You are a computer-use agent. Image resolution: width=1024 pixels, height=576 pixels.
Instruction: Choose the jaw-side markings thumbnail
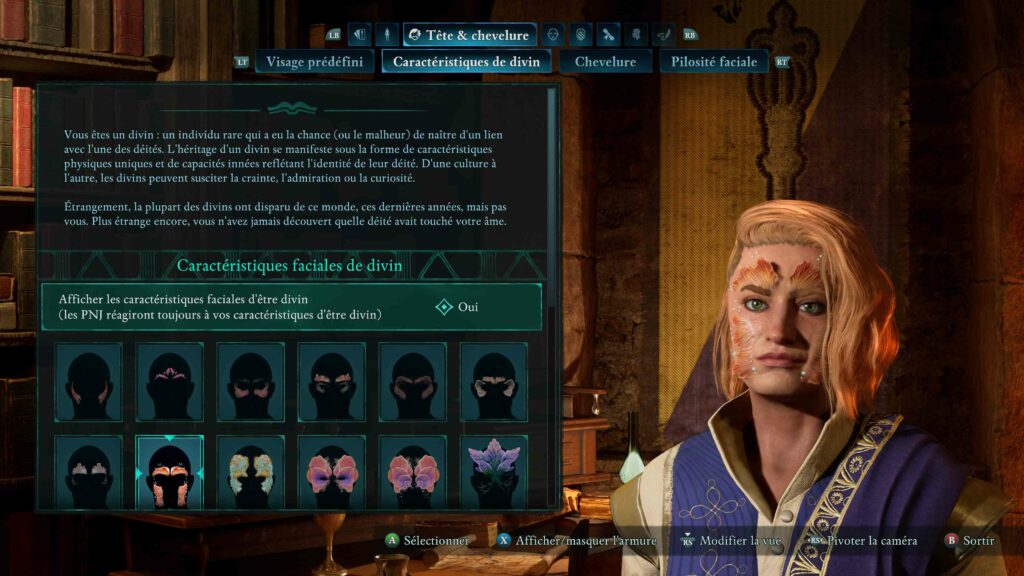pos(89,381)
